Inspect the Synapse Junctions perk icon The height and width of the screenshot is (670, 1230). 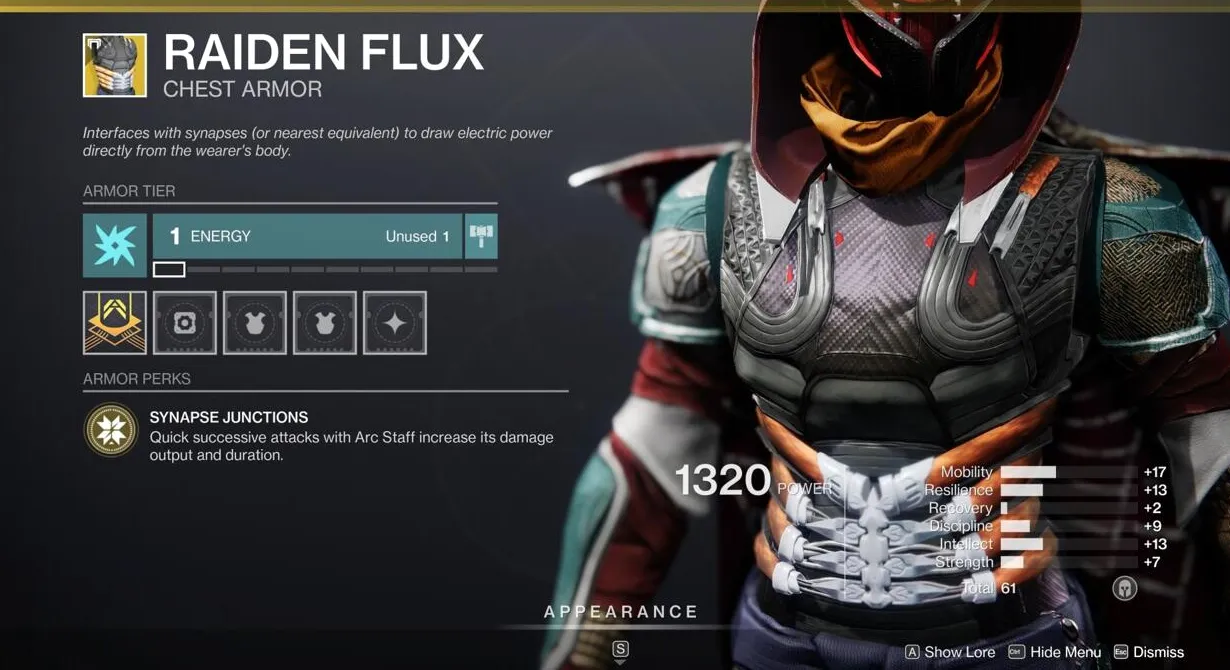click(111, 430)
